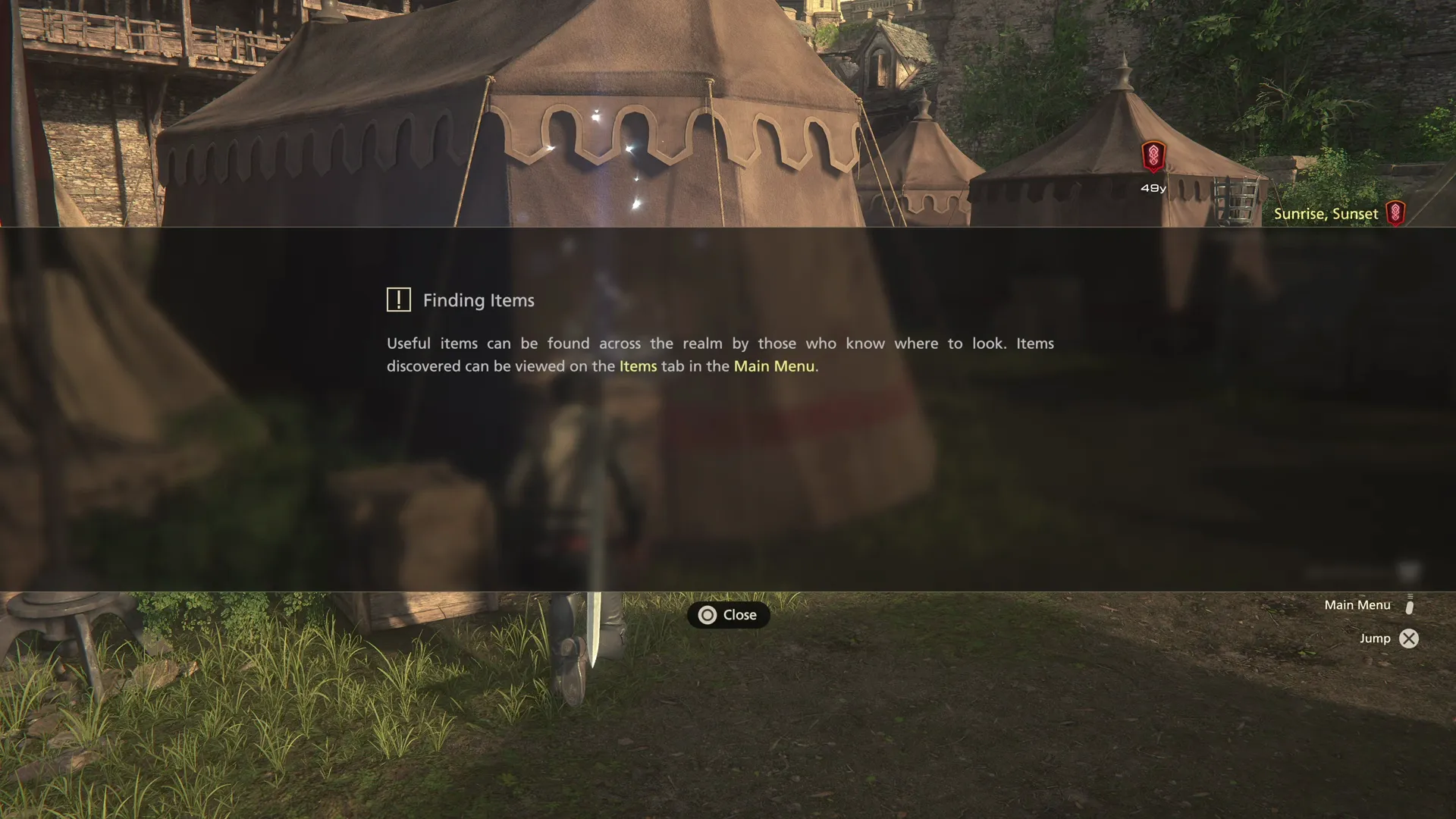The height and width of the screenshot is (819, 1456).
Task: Click the quest tracker in the top-right
Action: [x=1339, y=213]
